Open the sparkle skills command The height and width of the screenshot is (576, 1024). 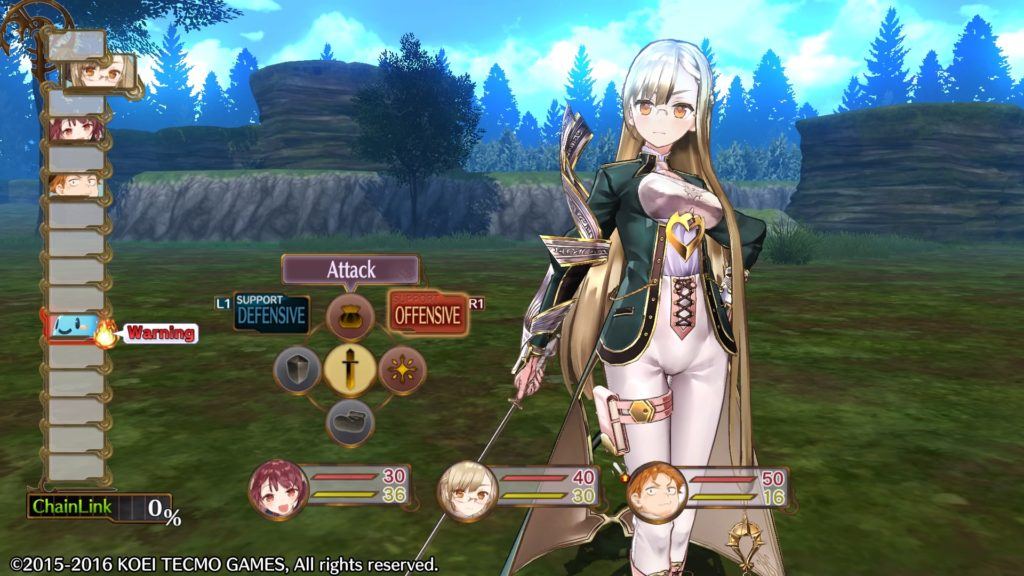402,370
